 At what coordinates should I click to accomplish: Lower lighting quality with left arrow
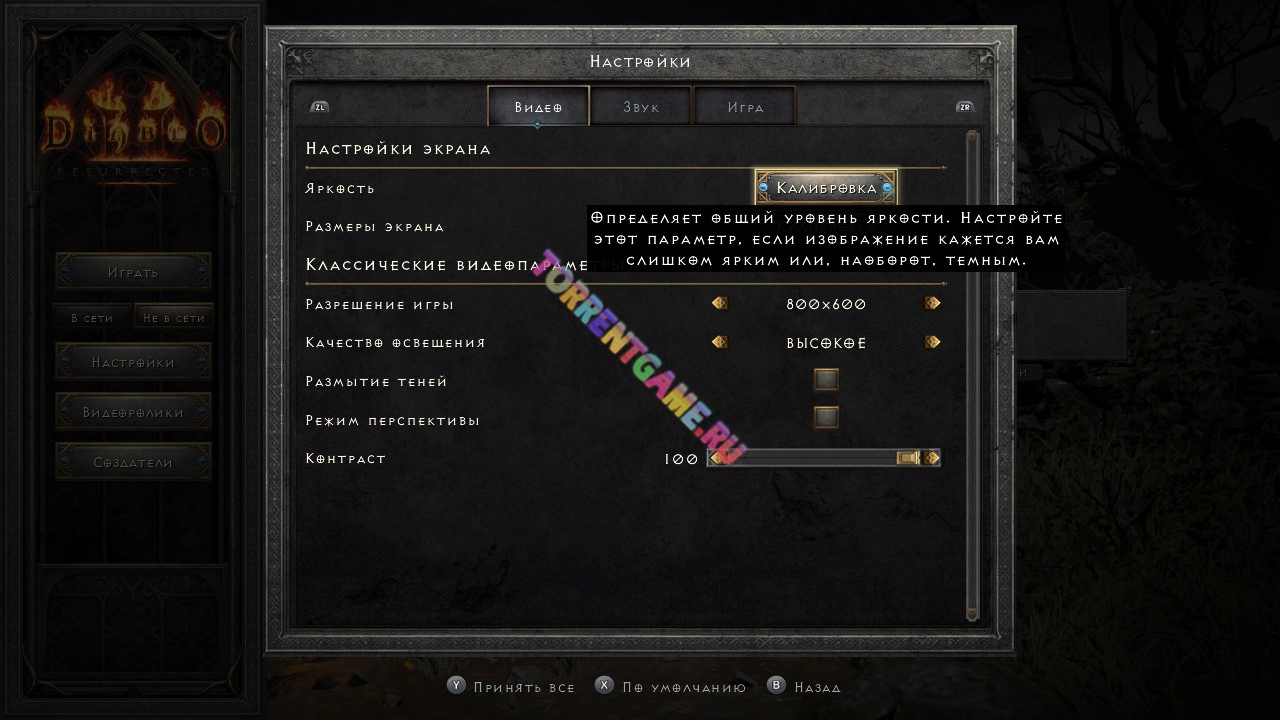pos(719,342)
